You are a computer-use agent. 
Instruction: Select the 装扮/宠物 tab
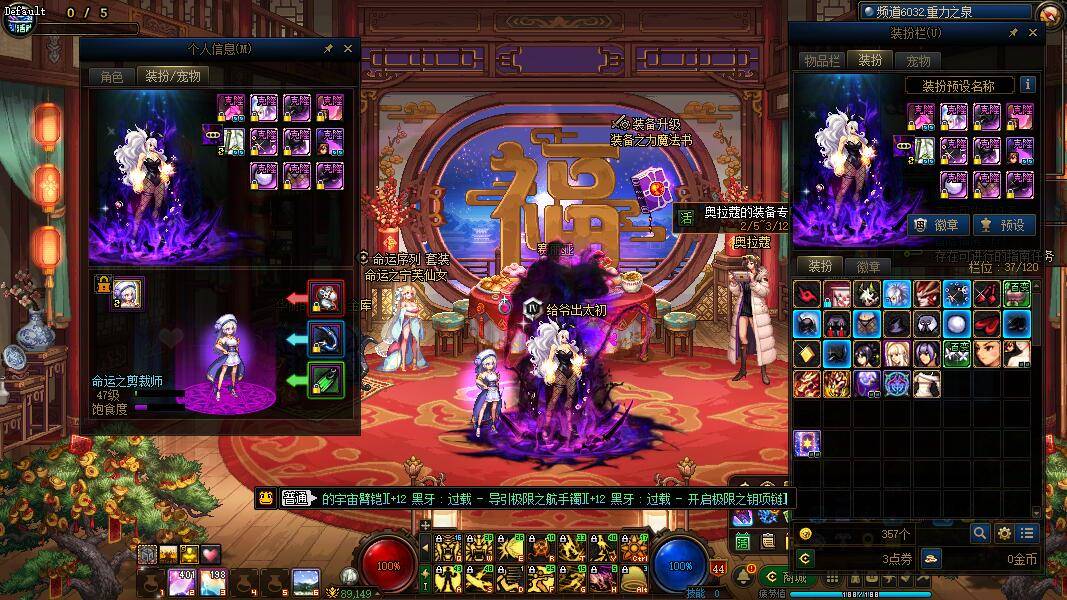tap(172, 76)
